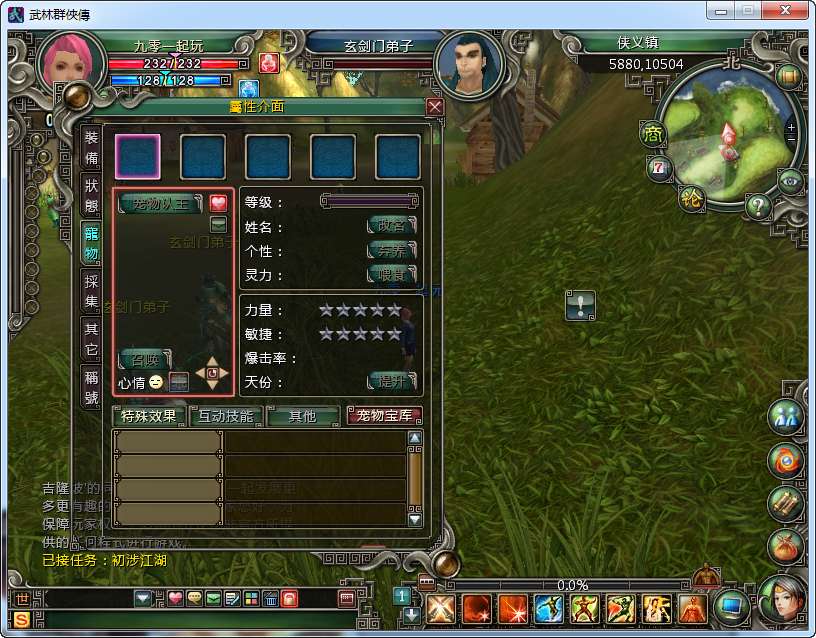Select the pink-highlighted first pet slot
Screen dimensions: 816x638
137,156
